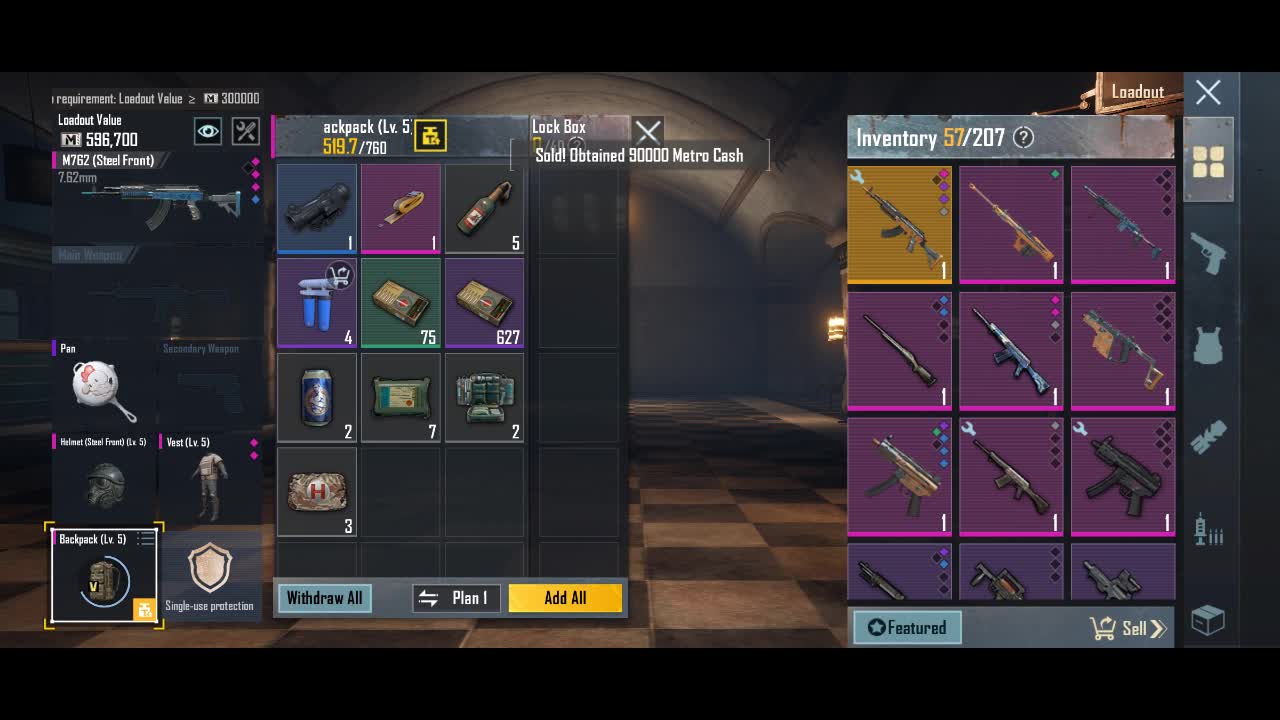Open the Inventory help question mark

(1023, 138)
